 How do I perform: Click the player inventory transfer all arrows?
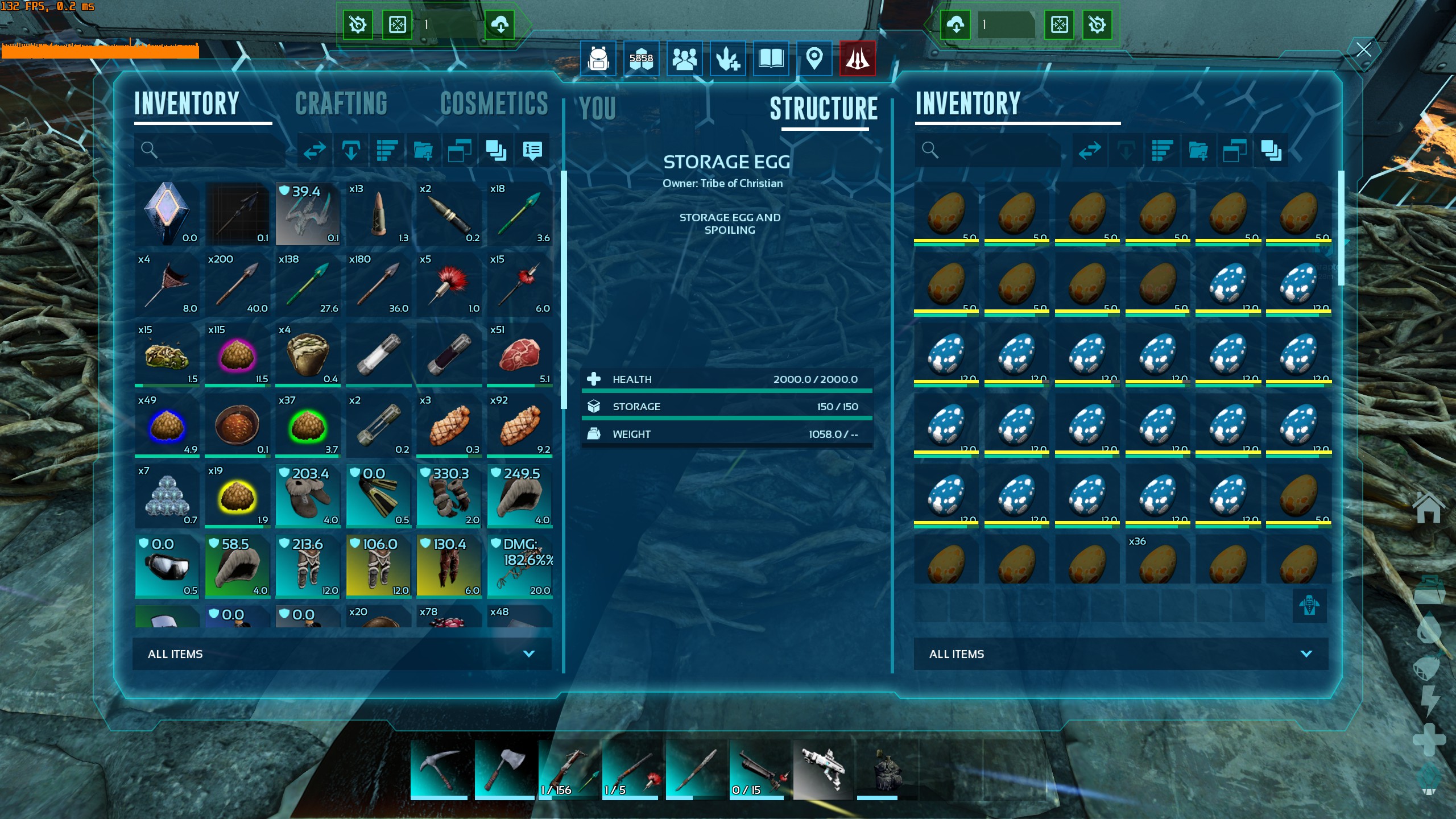[x=315, y=150]
